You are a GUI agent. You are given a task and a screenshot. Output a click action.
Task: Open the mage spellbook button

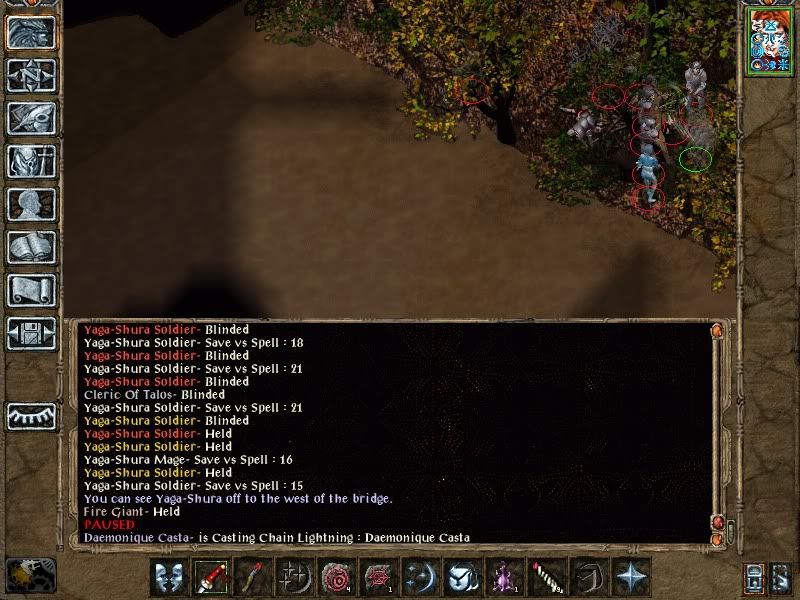point(31,247)
